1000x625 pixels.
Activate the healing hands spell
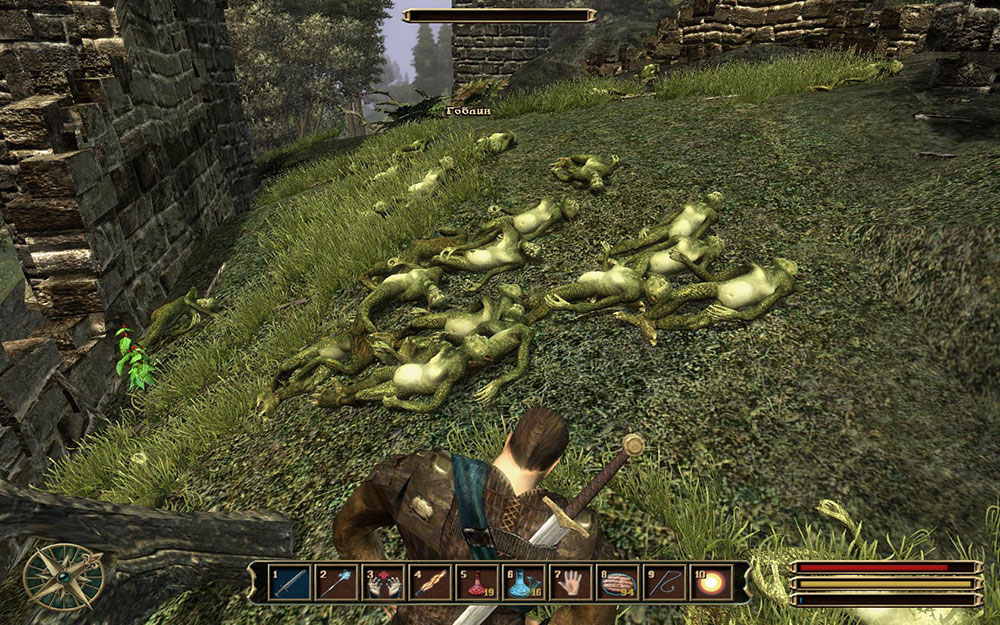pos(383,582)
